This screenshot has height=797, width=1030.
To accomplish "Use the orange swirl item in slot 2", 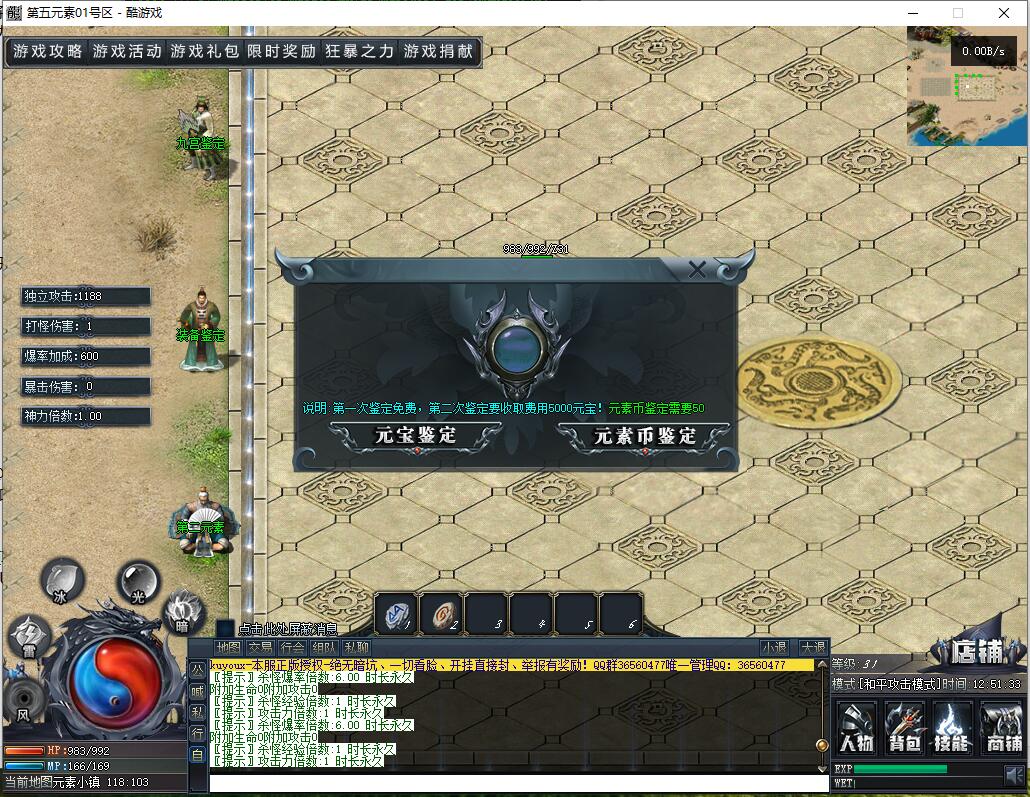I will (x=441, y=615).
